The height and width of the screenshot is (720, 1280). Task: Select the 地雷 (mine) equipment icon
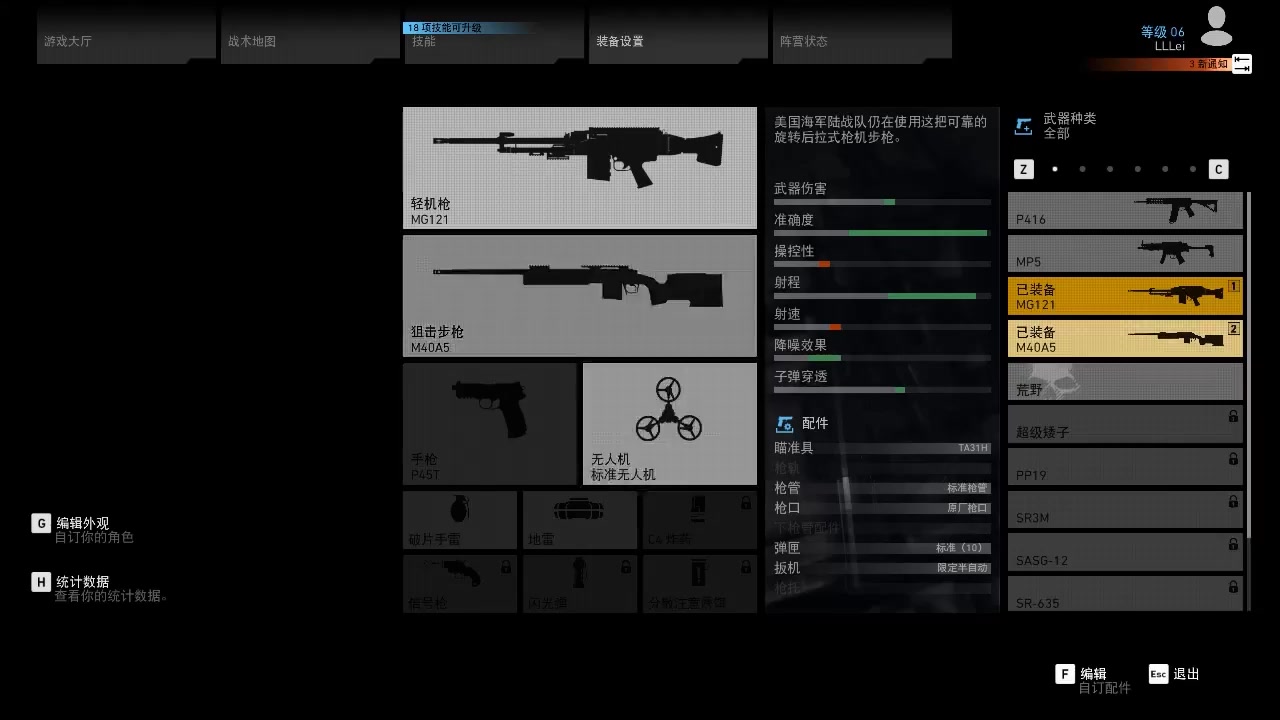pyautogui.click(x=579, y=520)
